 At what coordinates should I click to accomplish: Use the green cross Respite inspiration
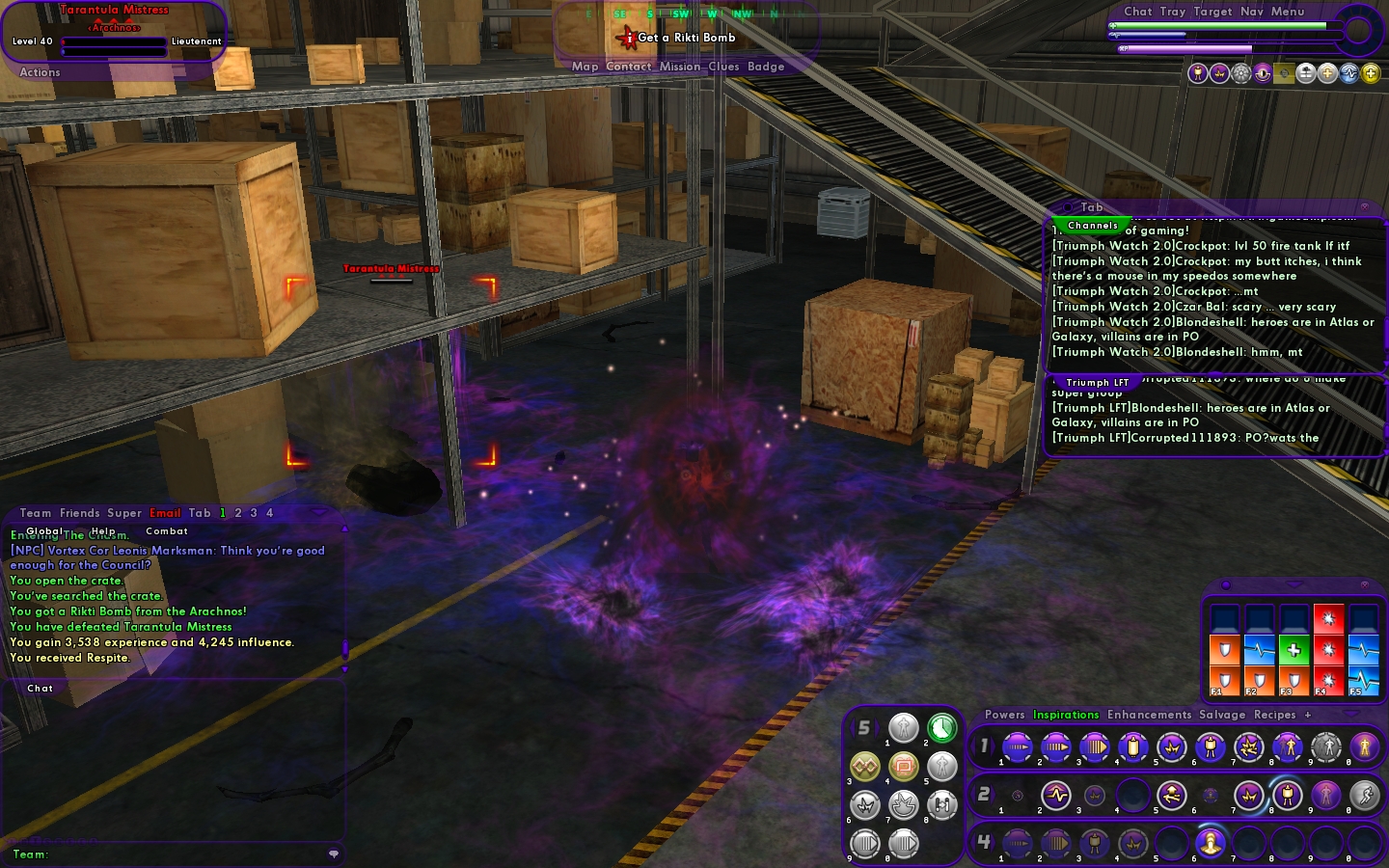point(1294,650)
